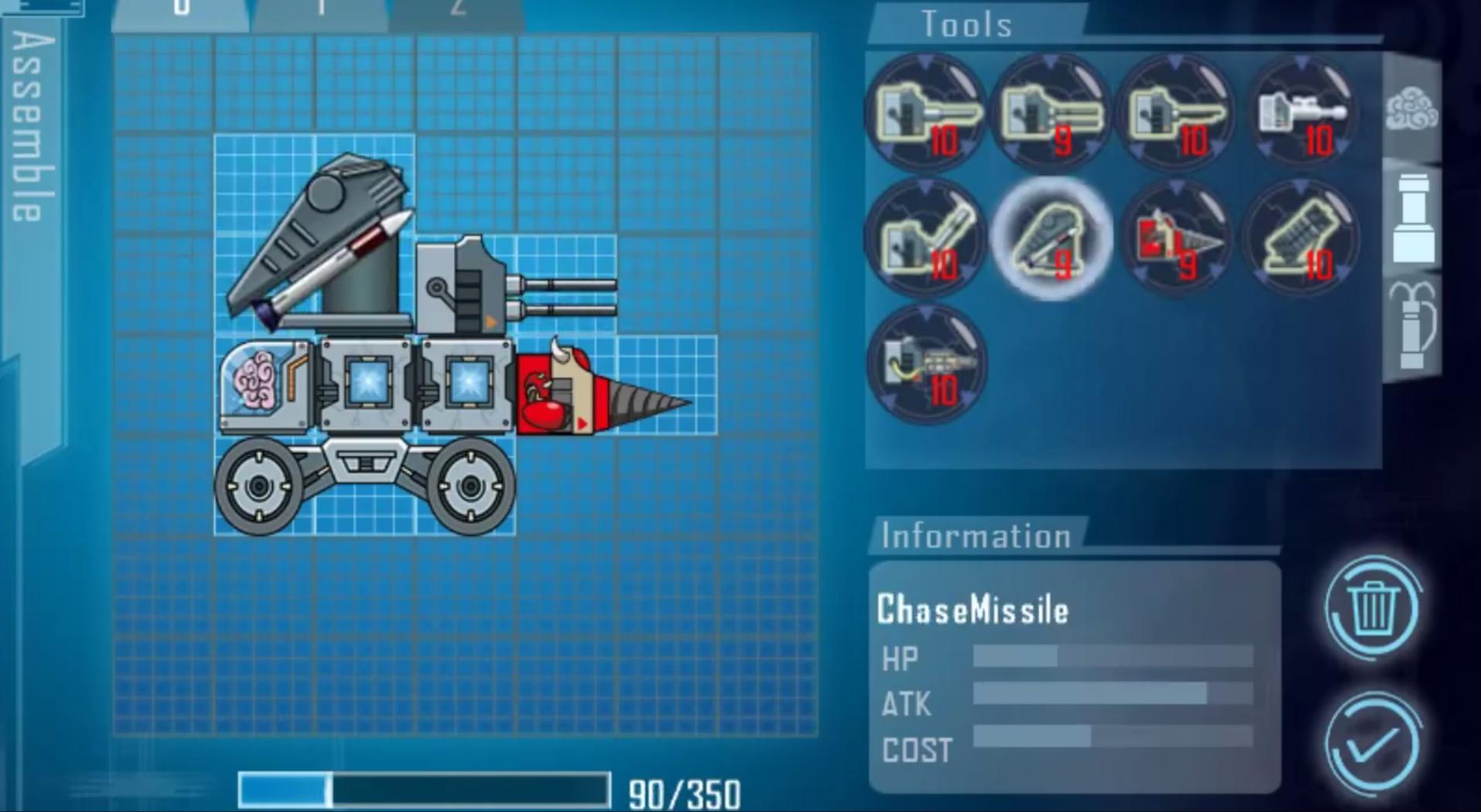Switch to design slot tab 0
Screen dimensions: 1481x812
[x=181, y=12]
